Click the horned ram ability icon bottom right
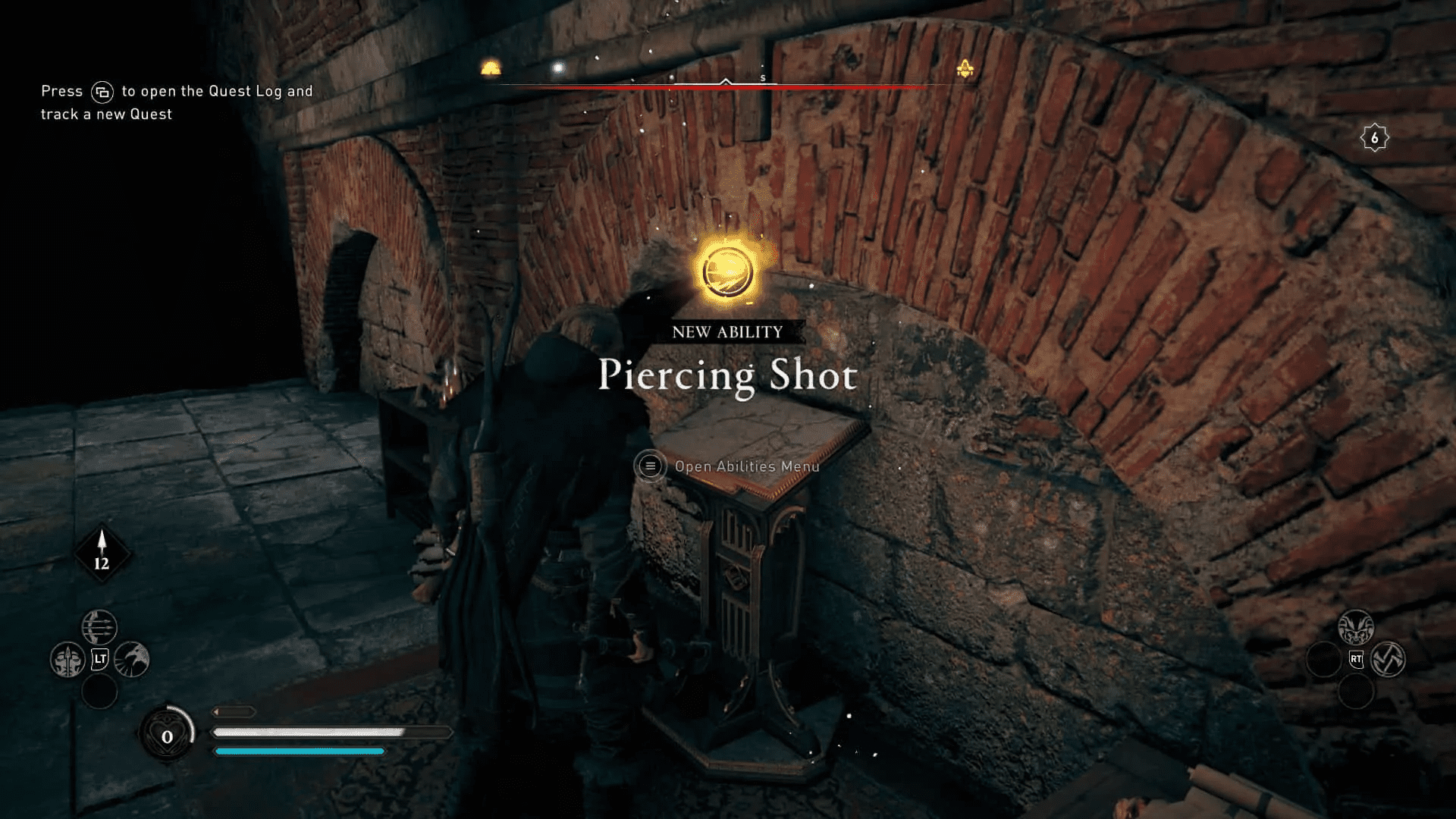The height and width of the screenshot is (819, 1456). 1356,626
